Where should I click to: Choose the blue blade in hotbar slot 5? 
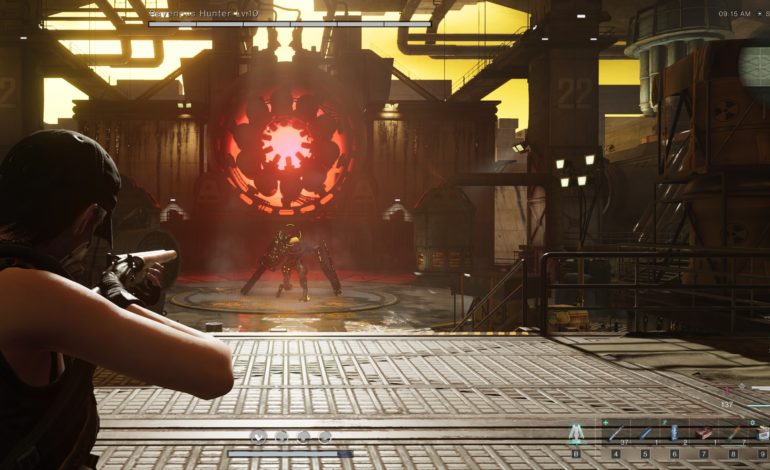645,433
